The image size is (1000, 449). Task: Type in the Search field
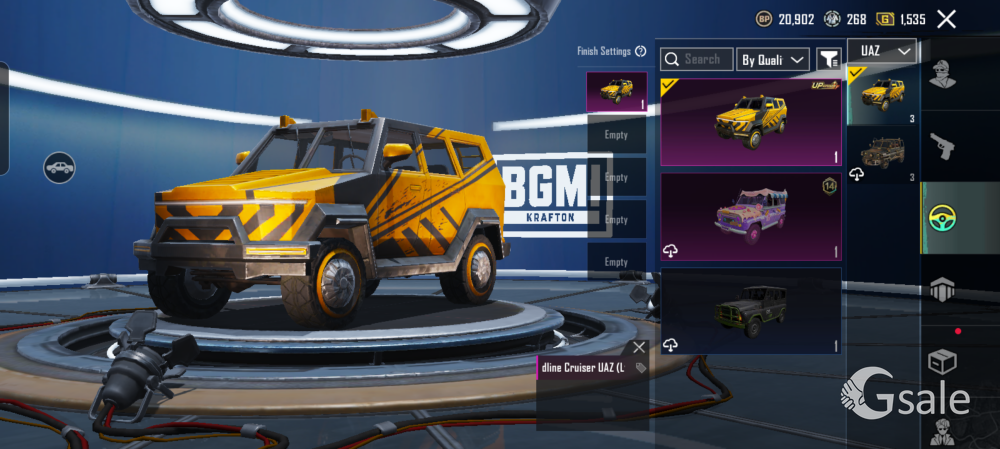(700, 60)
